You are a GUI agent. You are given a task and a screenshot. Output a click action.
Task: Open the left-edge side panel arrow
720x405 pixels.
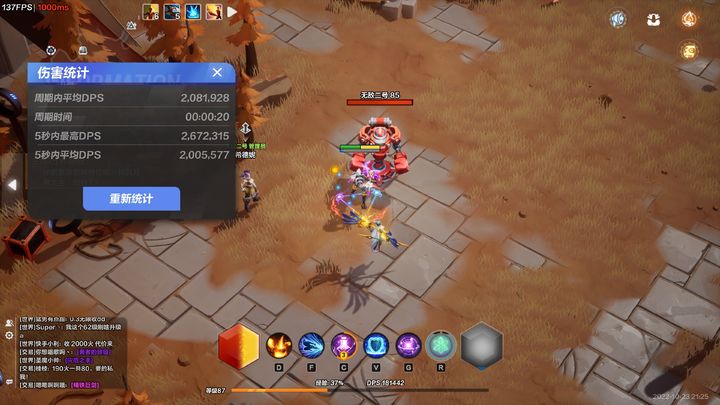pos(11,185)
